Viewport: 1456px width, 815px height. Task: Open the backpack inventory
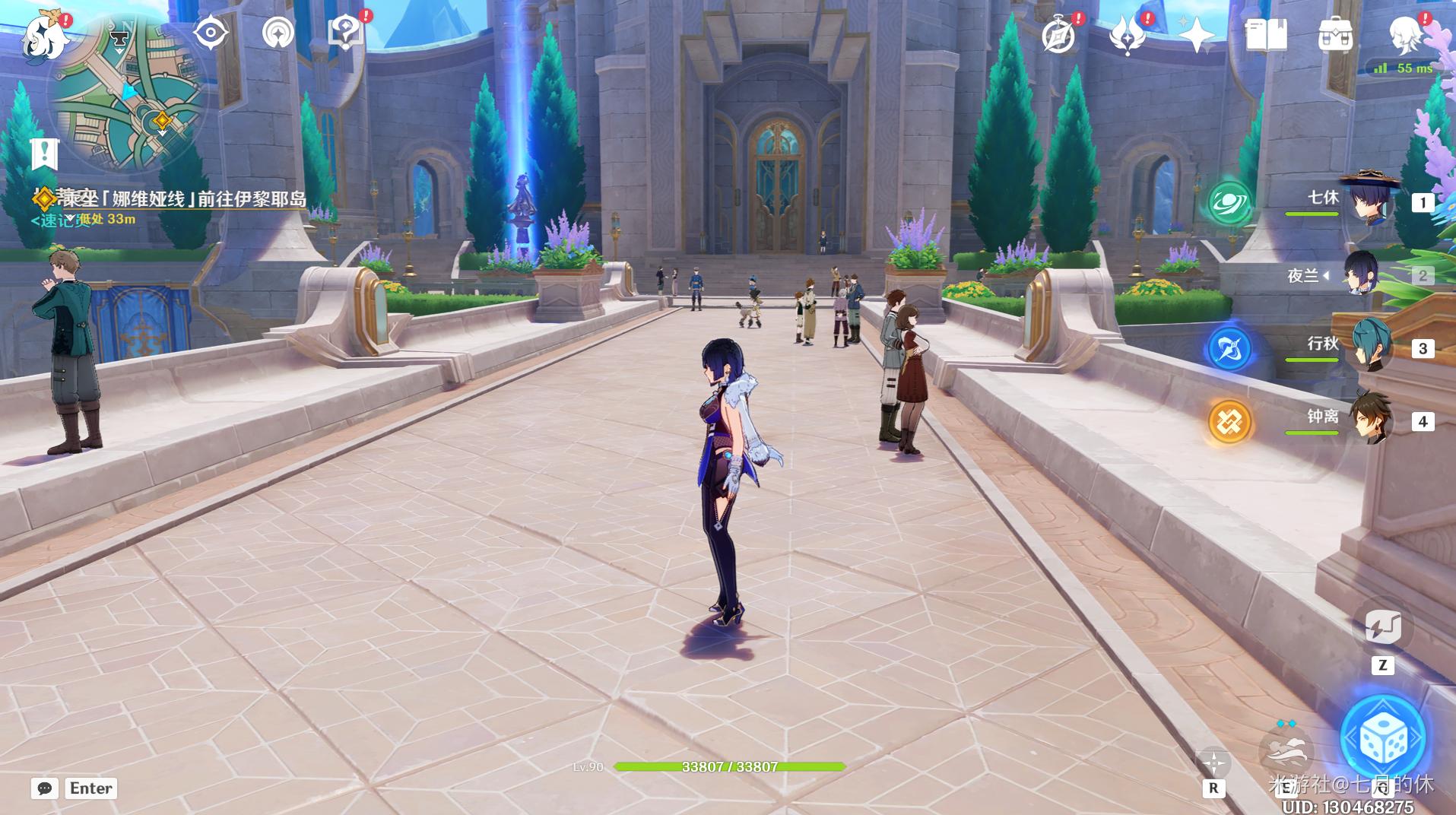[x=1335, y=35]
